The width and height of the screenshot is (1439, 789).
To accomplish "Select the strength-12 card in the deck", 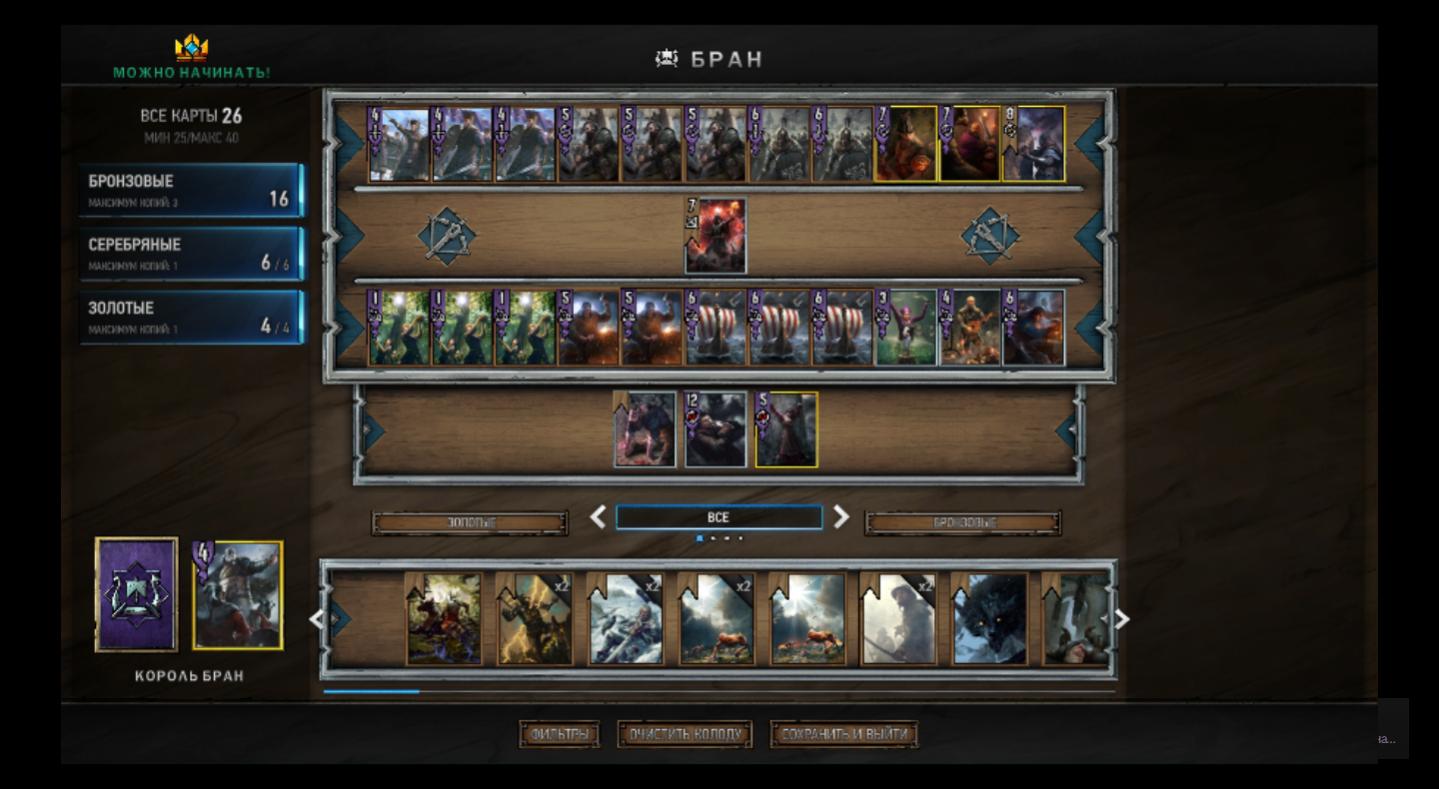I will [716, 430].
